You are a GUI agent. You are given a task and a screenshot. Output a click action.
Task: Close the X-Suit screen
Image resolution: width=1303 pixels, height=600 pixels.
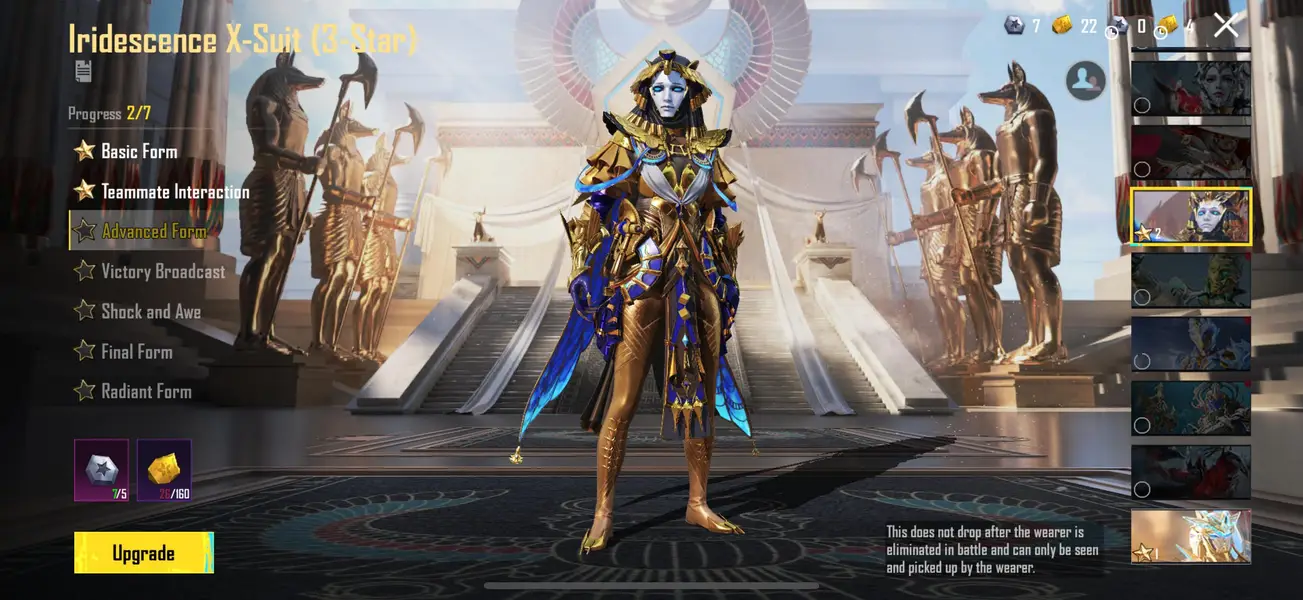coord(1226,26)
